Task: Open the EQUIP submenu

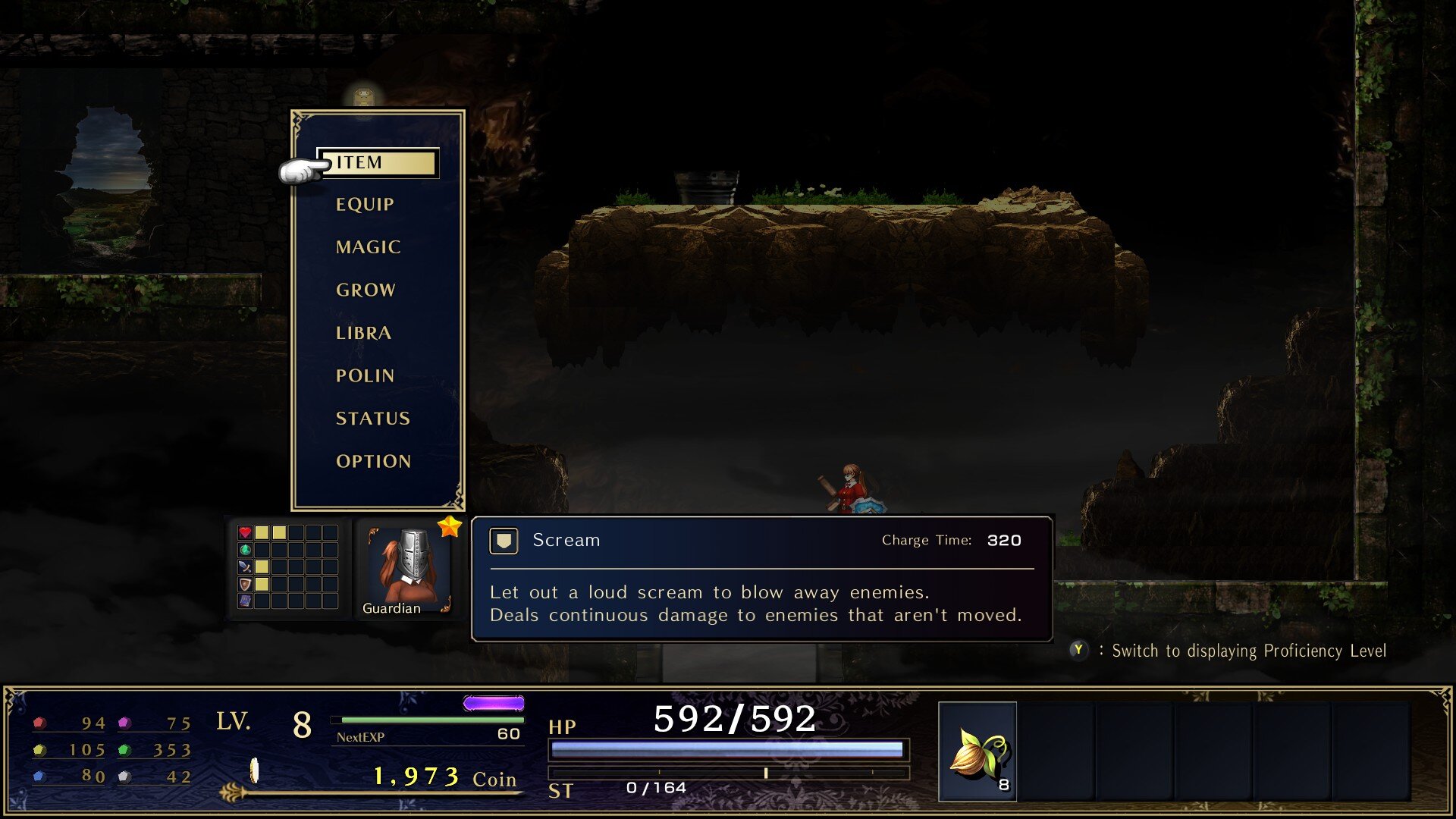Action: tap(365, 203)
